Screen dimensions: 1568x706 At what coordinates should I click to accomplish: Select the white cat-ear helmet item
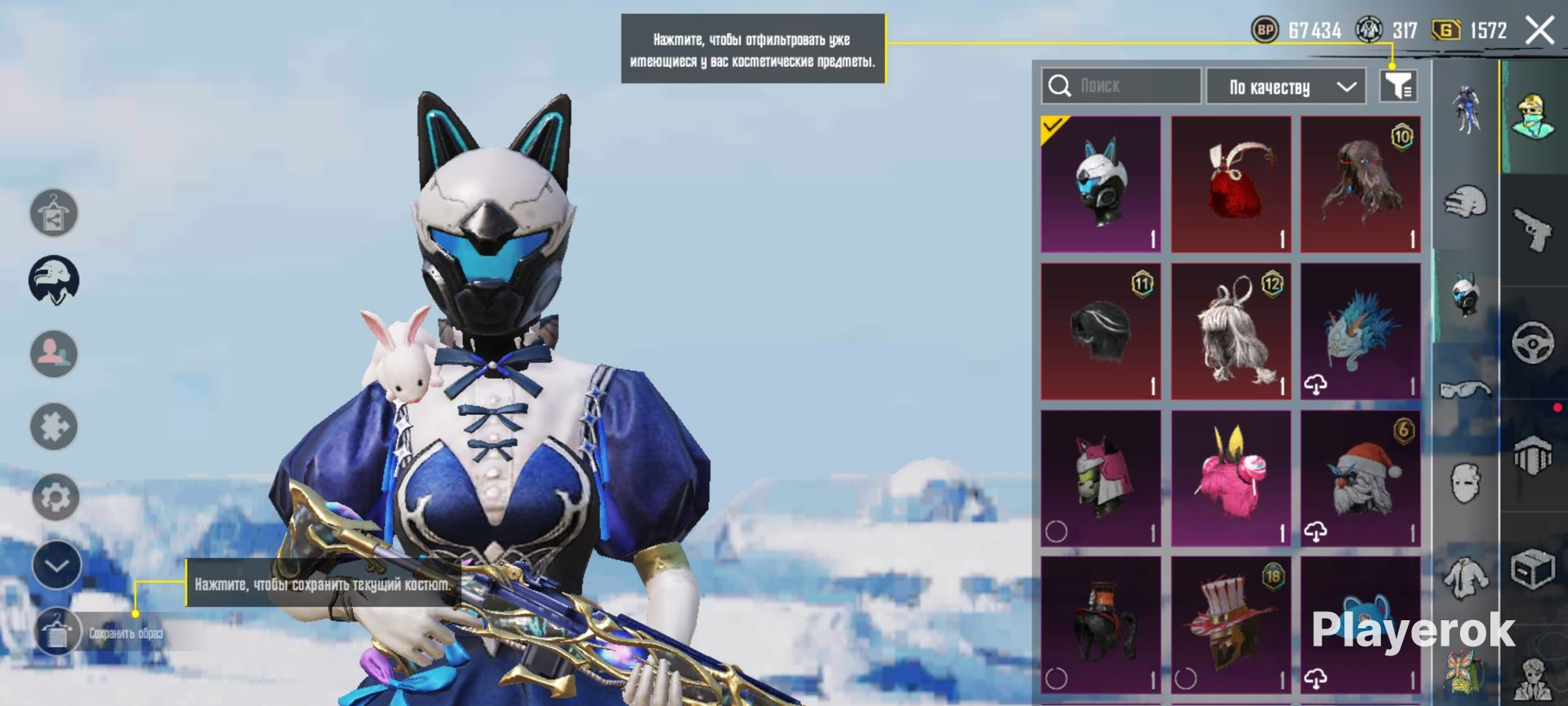(x=1101, y=184)
